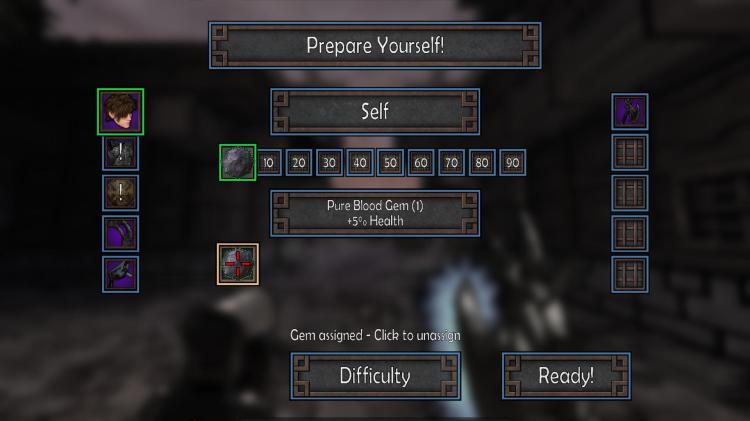Choose level 60 tier

(421, 163)
